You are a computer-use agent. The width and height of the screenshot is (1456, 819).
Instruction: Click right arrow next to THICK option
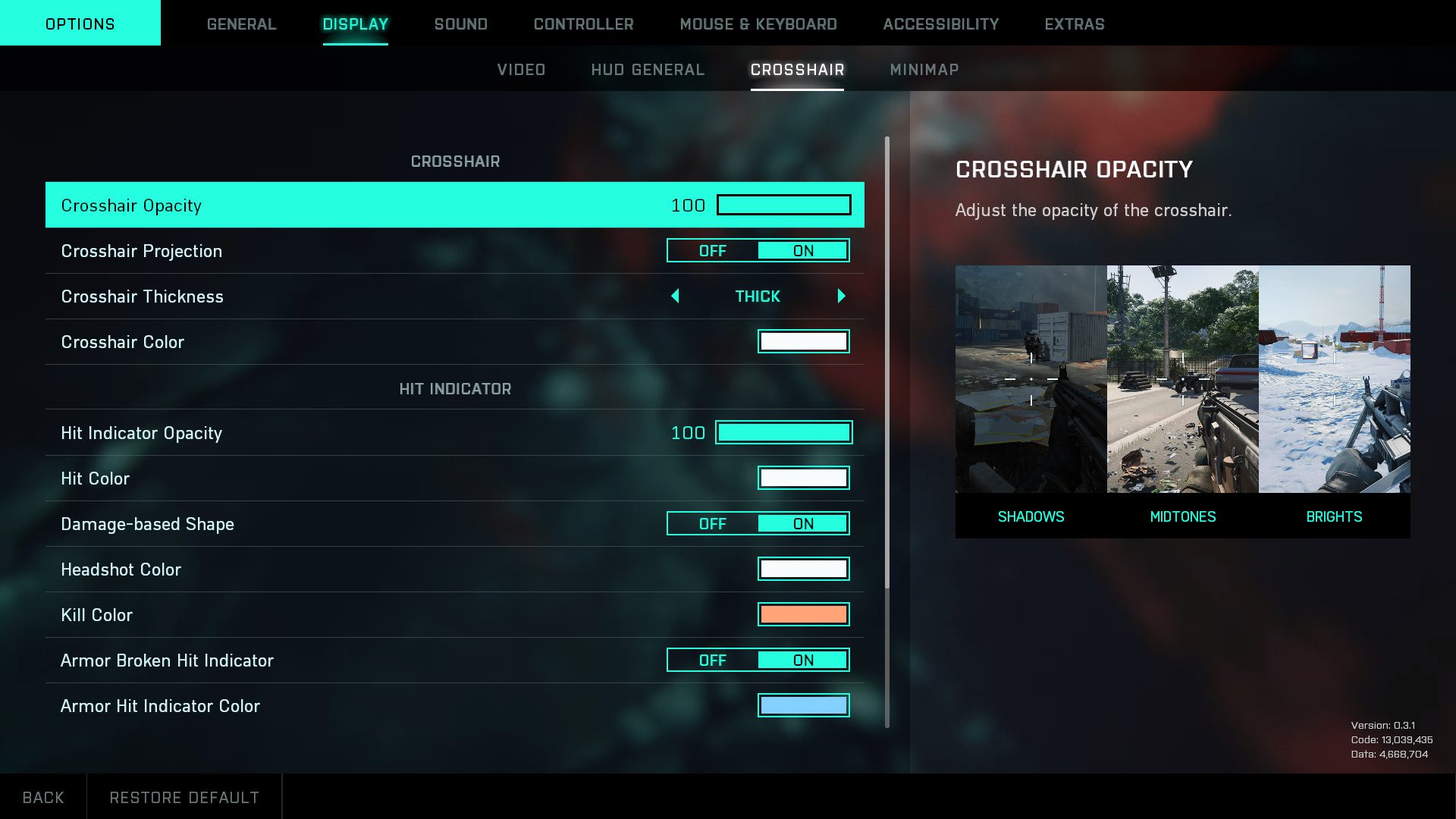(840, 297)
